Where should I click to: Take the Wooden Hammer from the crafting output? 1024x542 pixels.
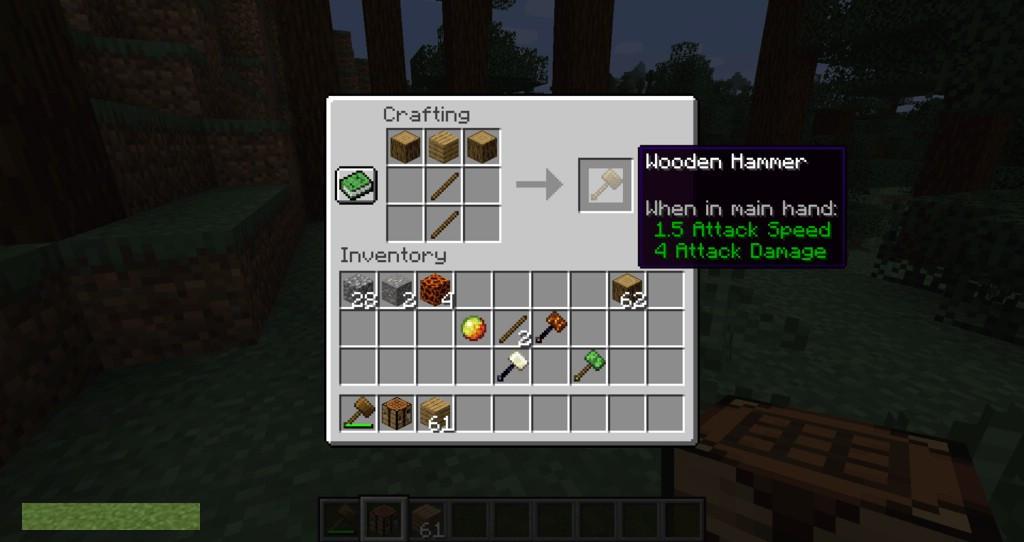(x=605, y=185)
